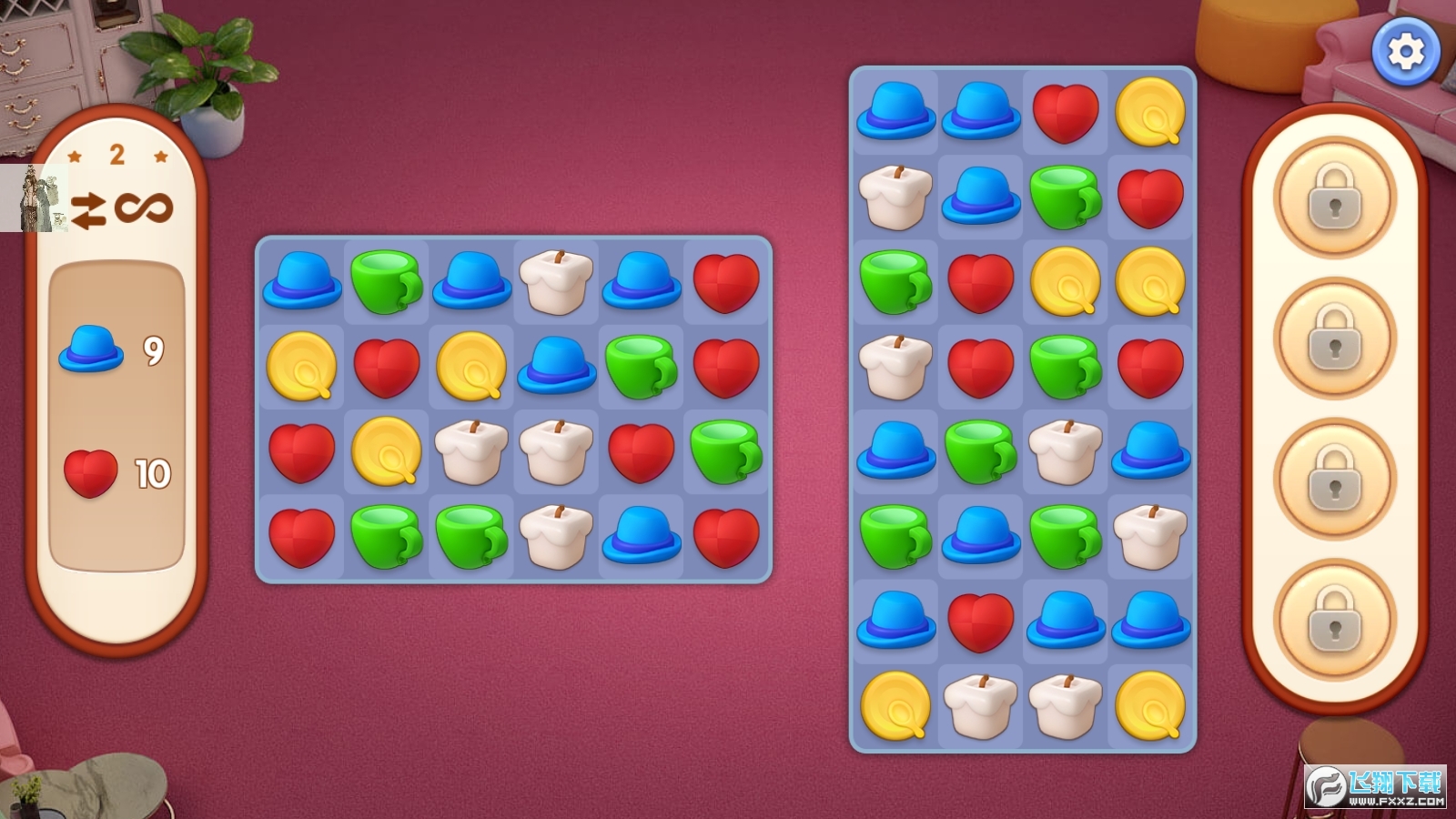Open the settings gear menu

coord(1405,52)
